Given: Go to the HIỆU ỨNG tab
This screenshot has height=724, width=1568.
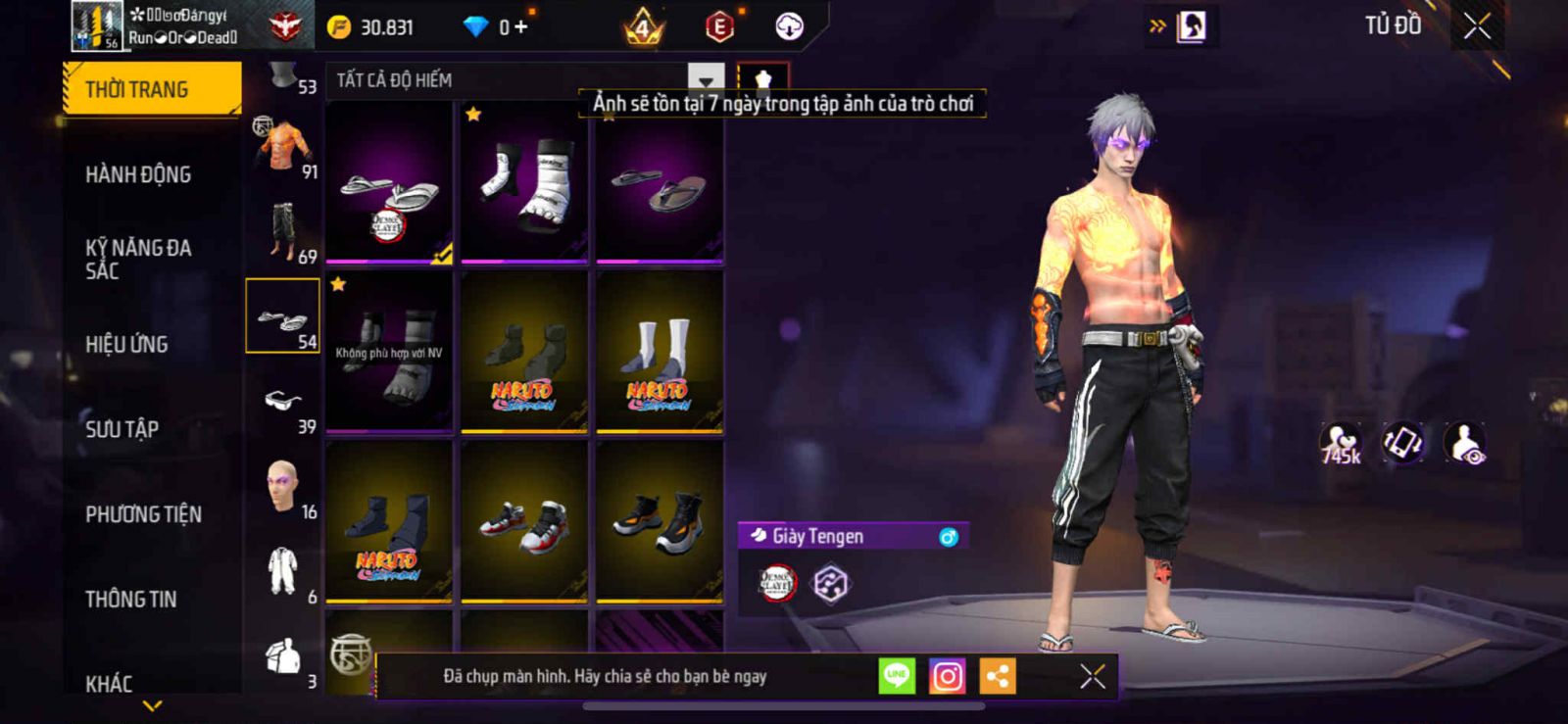Looking at the screenshot, I should [126, 344].
